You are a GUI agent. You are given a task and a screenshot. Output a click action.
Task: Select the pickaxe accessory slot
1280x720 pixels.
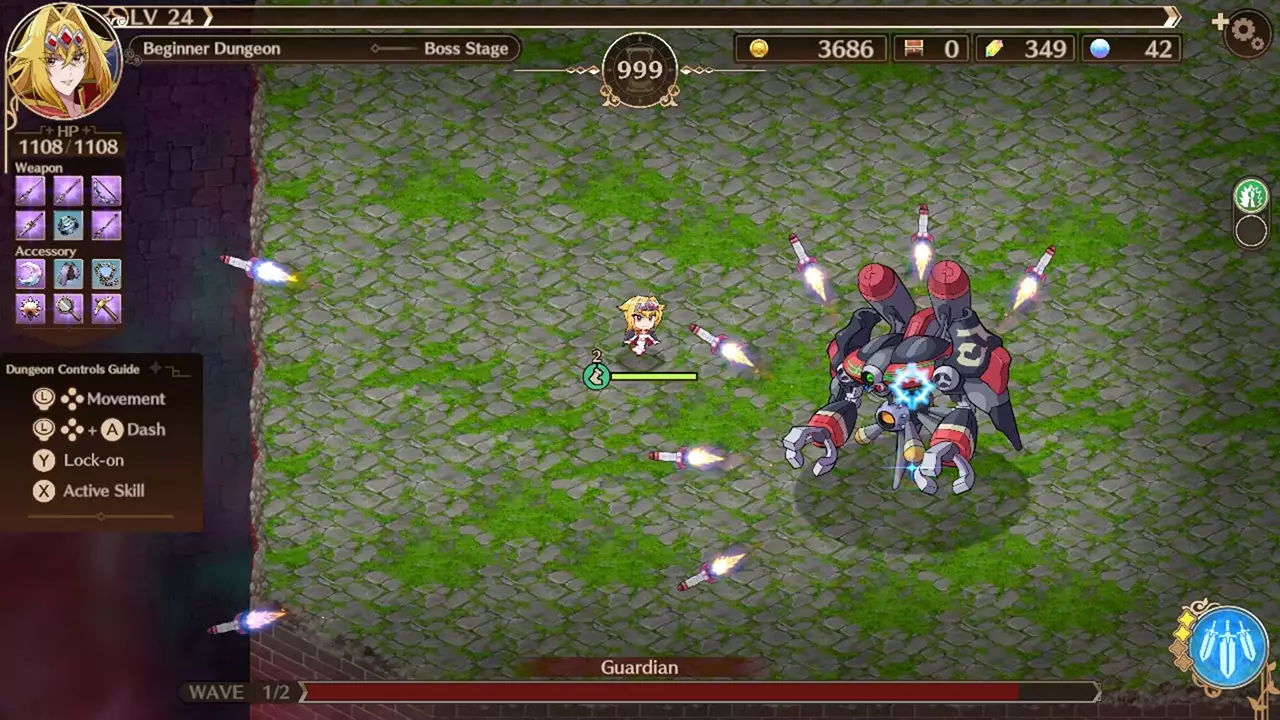pyautogui.click(x=106, y=310)
